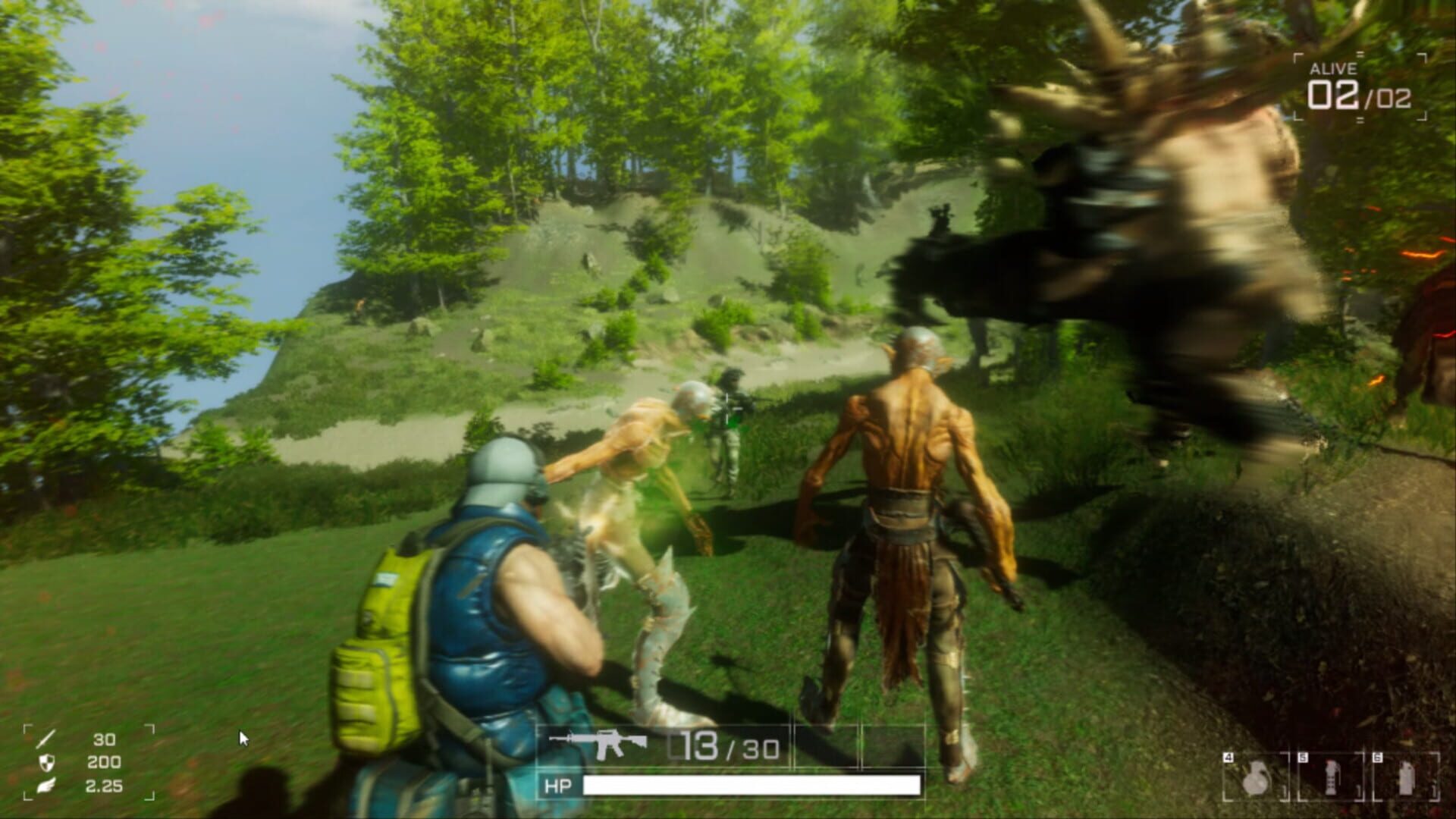Expand the ALIVE counter bracket frame

1360,87
